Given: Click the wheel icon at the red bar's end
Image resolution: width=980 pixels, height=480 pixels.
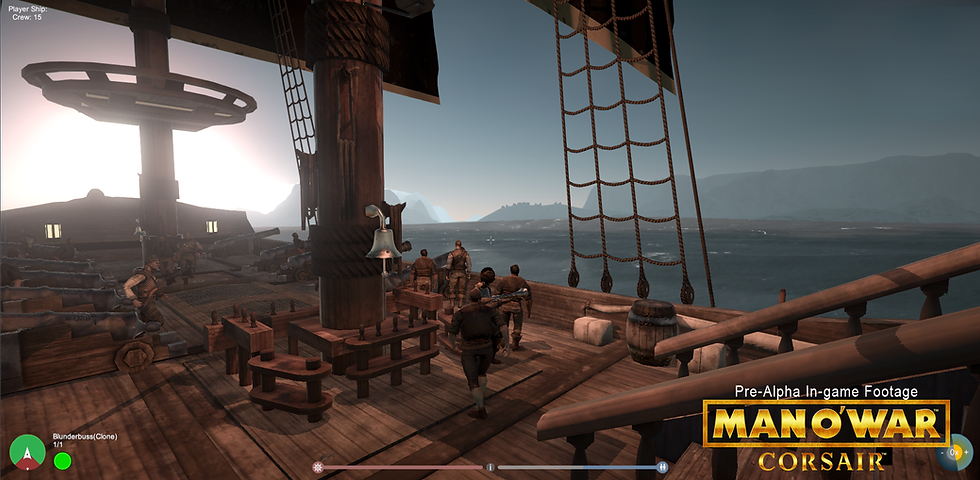Looking at the screenshot, I should (x=318, y=467).
